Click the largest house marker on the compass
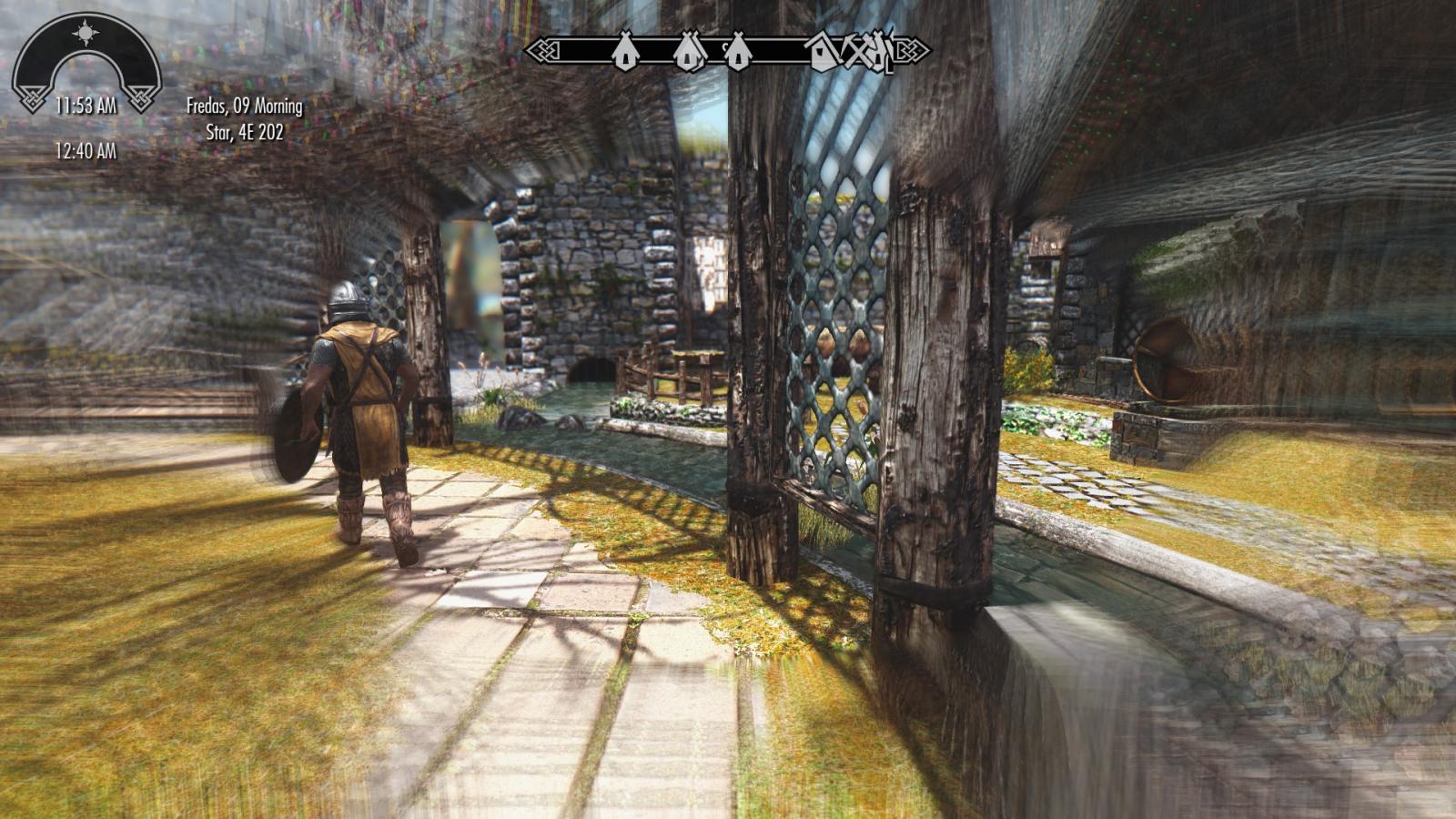The width and height of the screenshot is (1456, 819). point(823,51)
